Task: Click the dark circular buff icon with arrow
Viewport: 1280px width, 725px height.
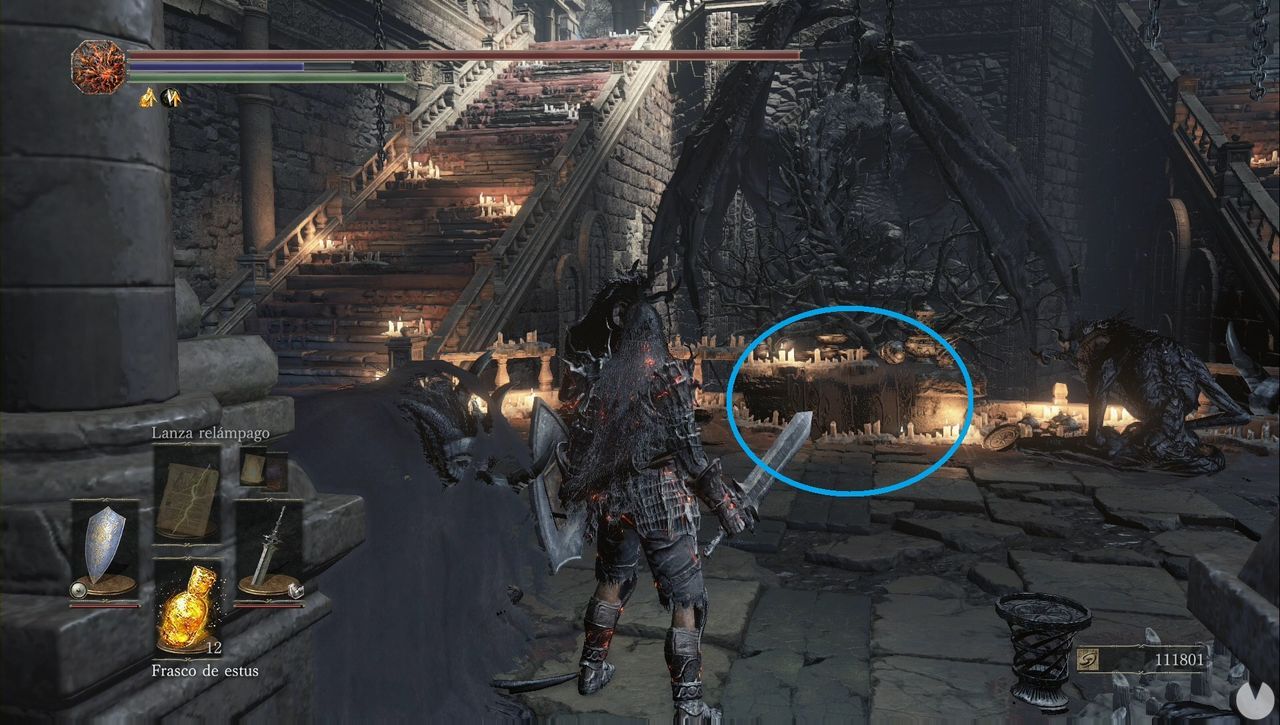Action: 170,97
